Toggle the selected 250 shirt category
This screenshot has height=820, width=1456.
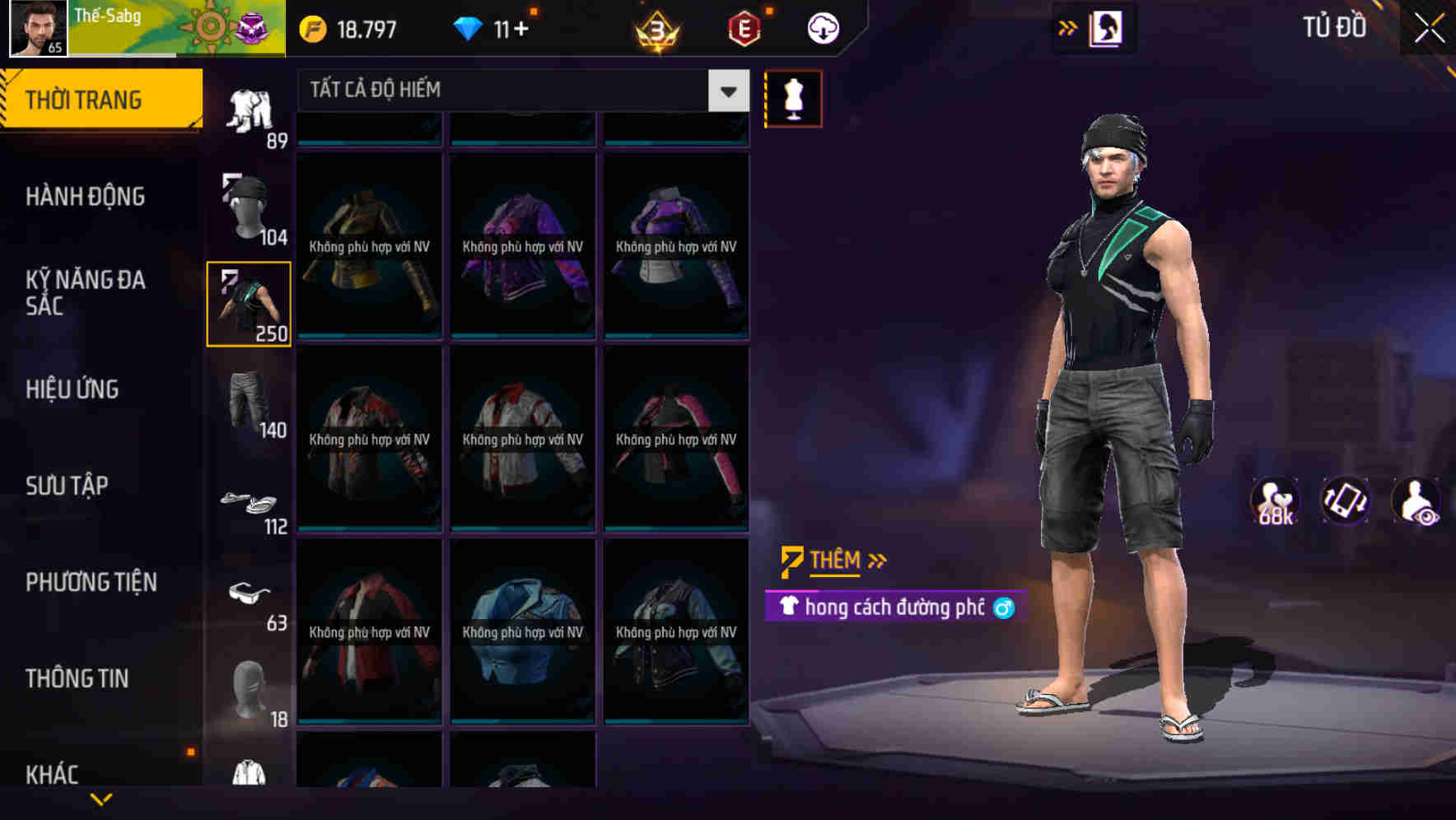248,302
